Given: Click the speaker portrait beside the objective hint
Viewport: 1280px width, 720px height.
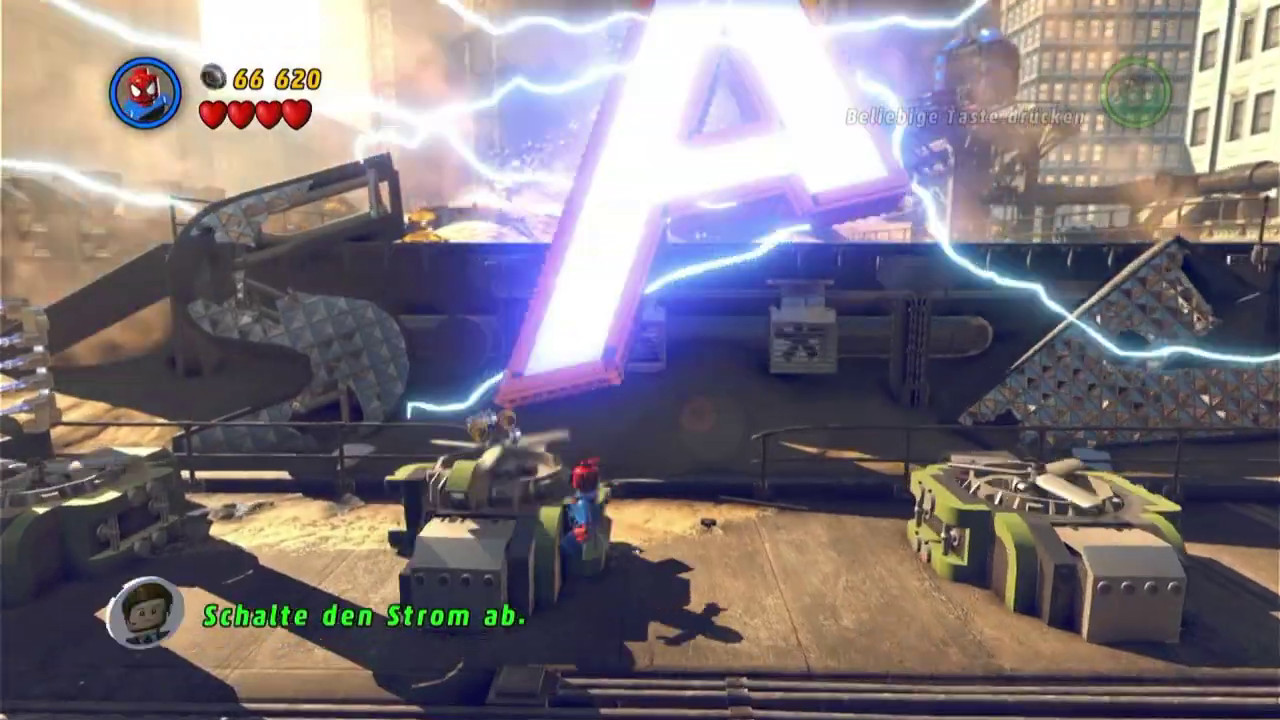Looking at the screenshot, I should point(145,612).
